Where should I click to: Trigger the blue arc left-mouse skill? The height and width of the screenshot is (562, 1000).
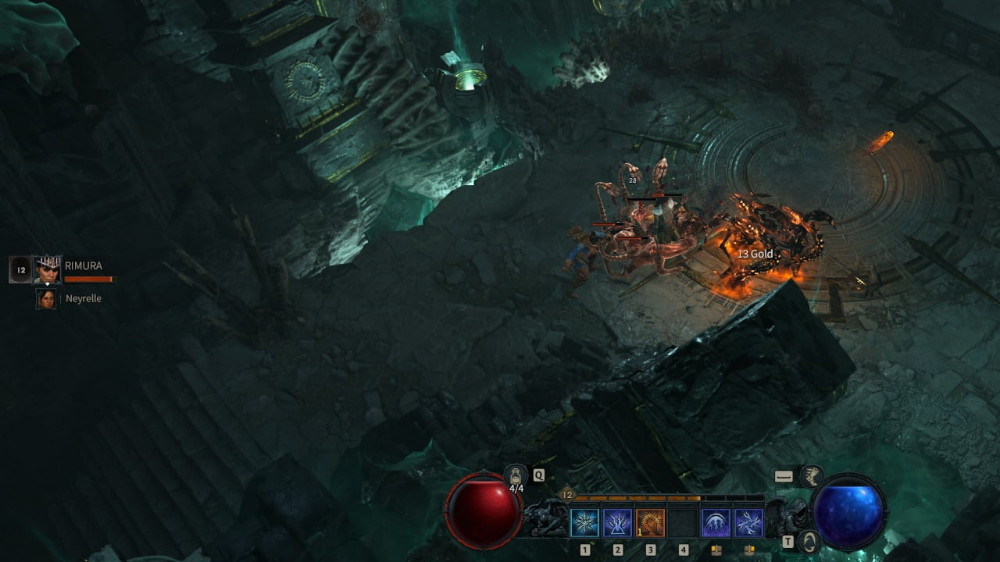pos(715,523)
